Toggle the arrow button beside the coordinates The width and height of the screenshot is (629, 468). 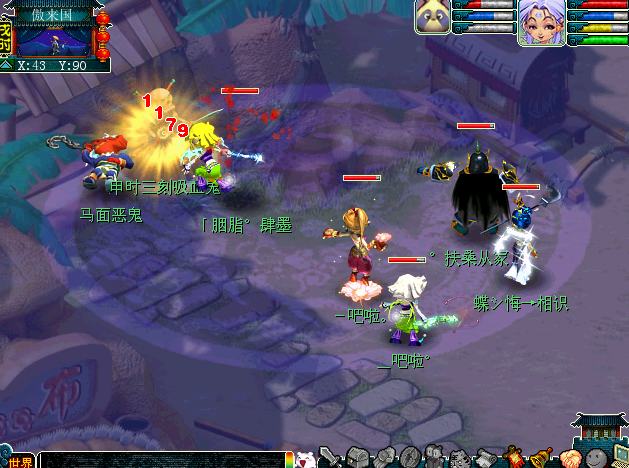7,65
